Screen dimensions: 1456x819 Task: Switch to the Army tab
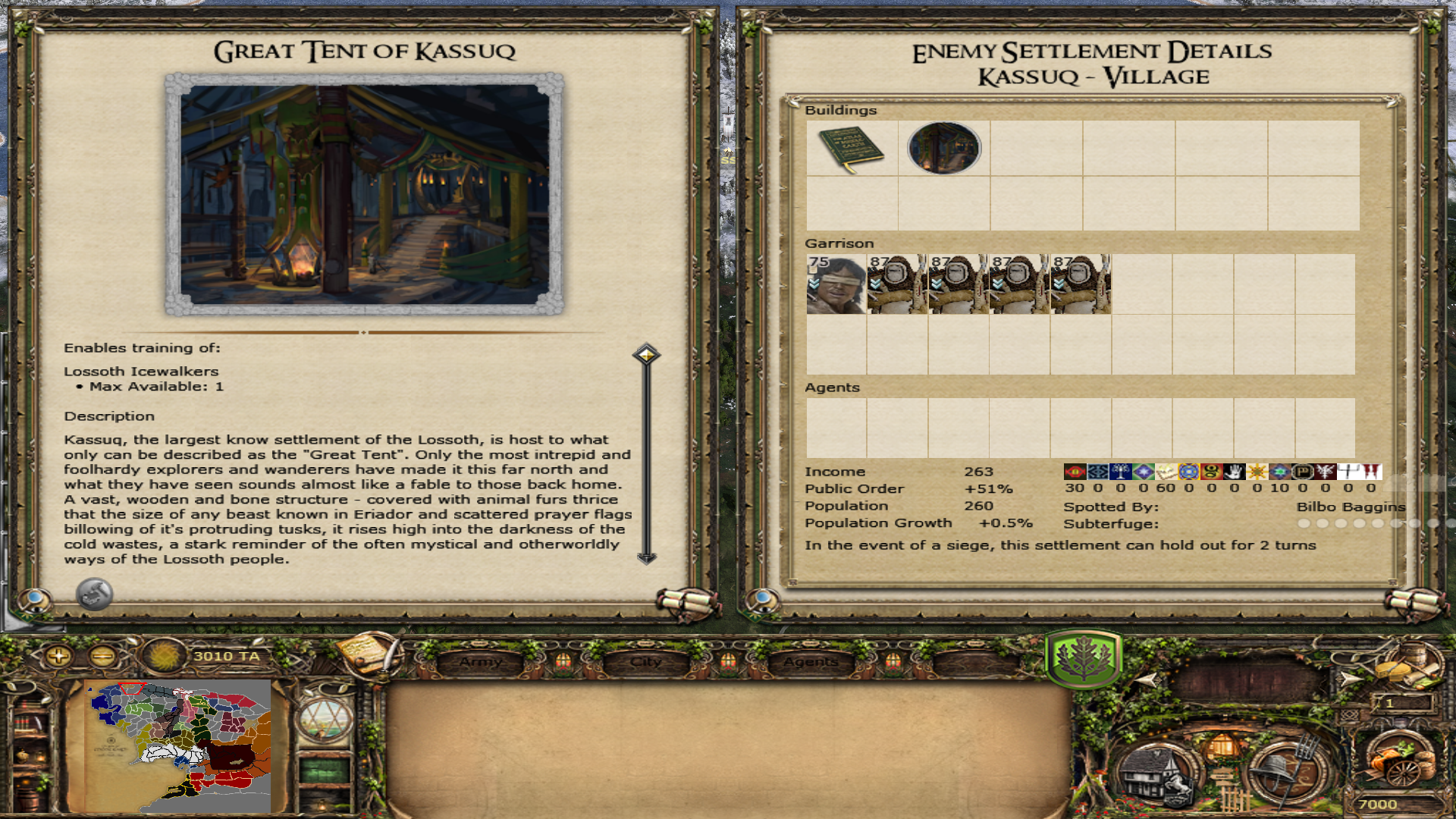[x=481, y=662]
